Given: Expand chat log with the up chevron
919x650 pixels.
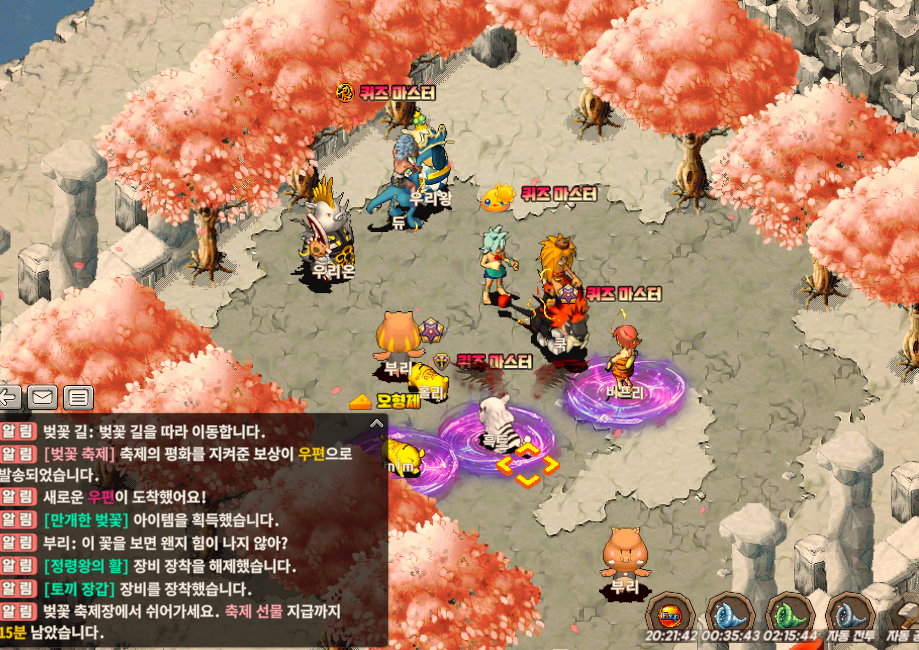Looking at the screenshot, I should pos(376,423).
